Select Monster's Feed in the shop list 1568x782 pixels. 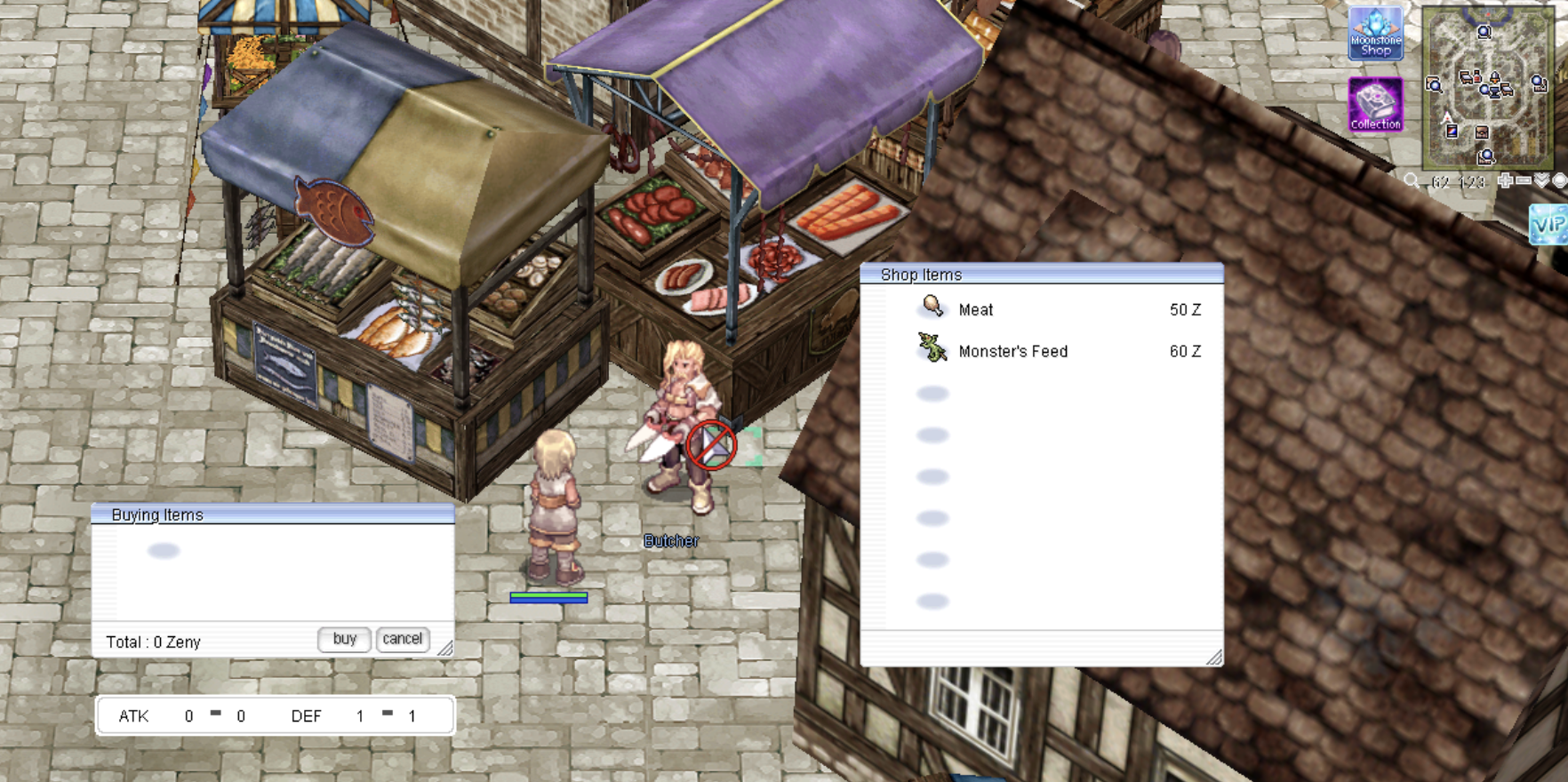[1012, 351]
